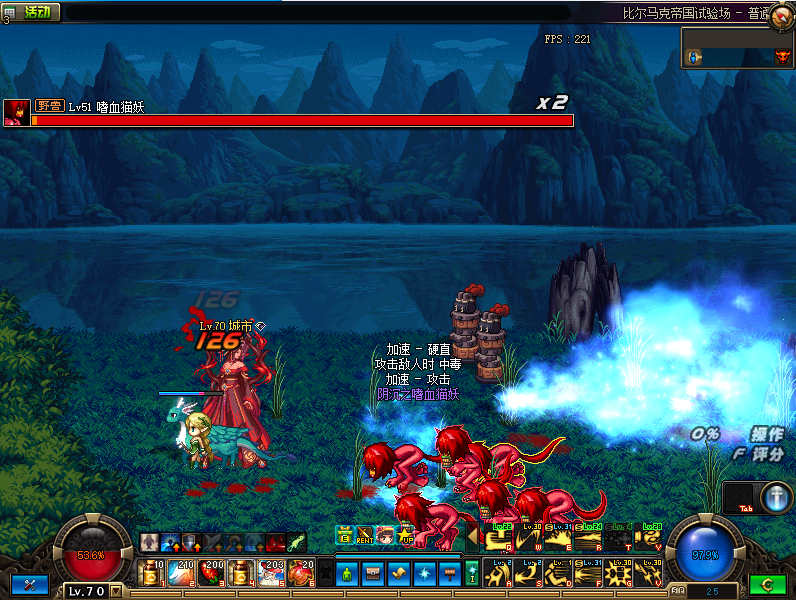Image resolution: width=796 pixels, height=600 pixels.
Task: Click the compass icon by the dungeon name
Action: point(781,15)
